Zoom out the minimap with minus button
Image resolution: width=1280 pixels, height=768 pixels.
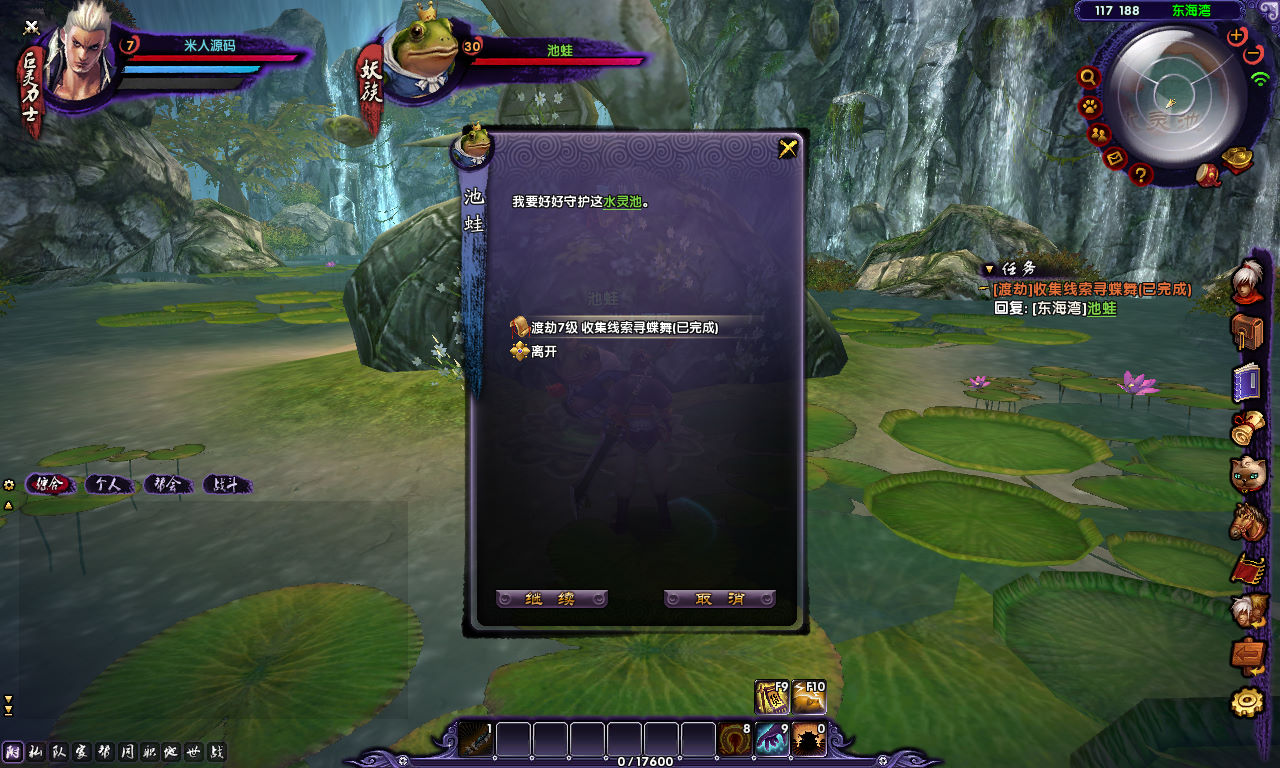(1253, 54)
